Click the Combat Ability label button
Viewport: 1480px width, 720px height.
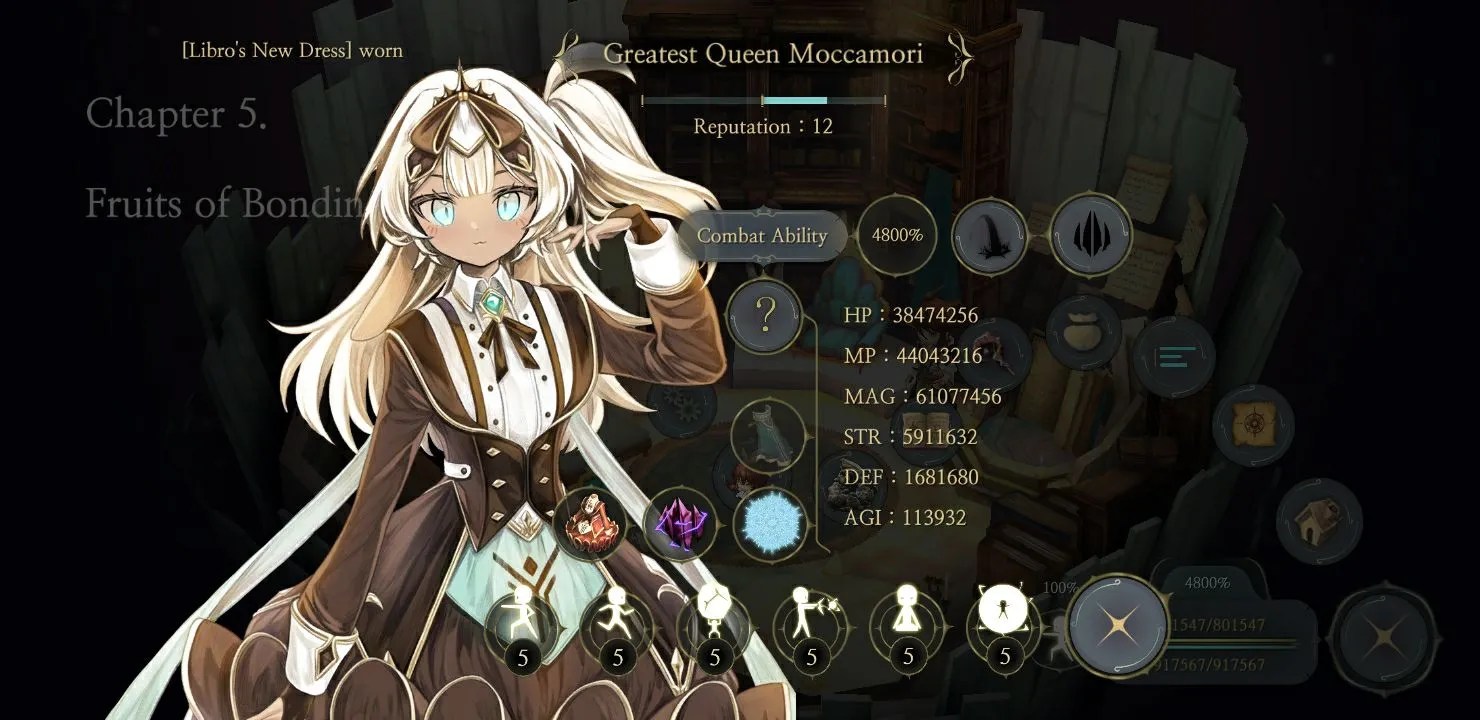tap(762, 236)
